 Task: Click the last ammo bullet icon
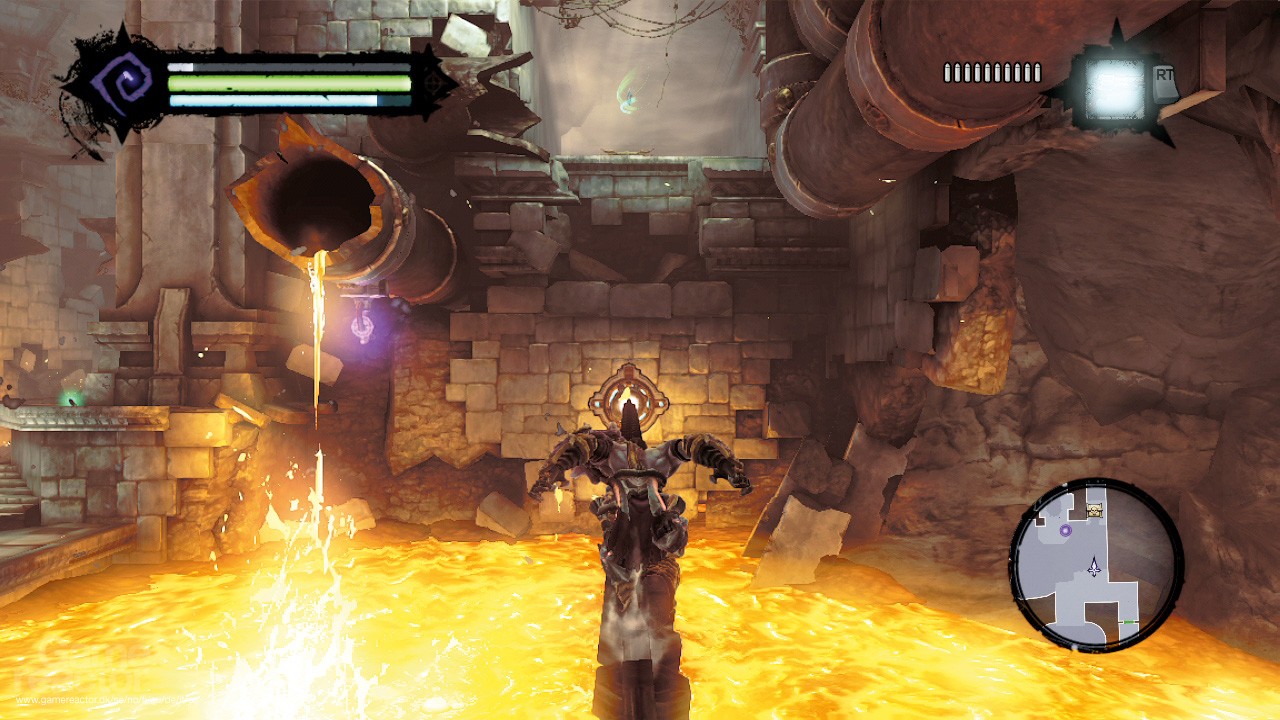tap(1038, 72)
